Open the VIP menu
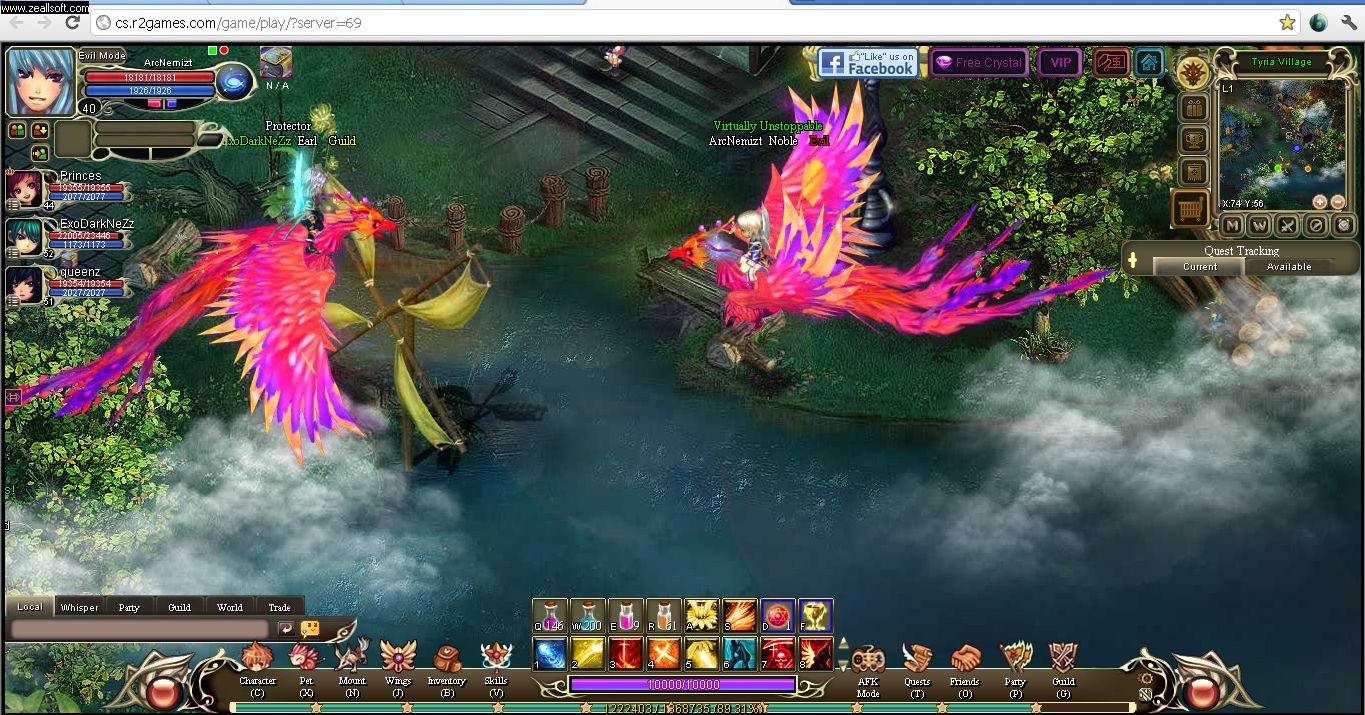This screenshot has width=1365, height=715. tap(1060, 63)
